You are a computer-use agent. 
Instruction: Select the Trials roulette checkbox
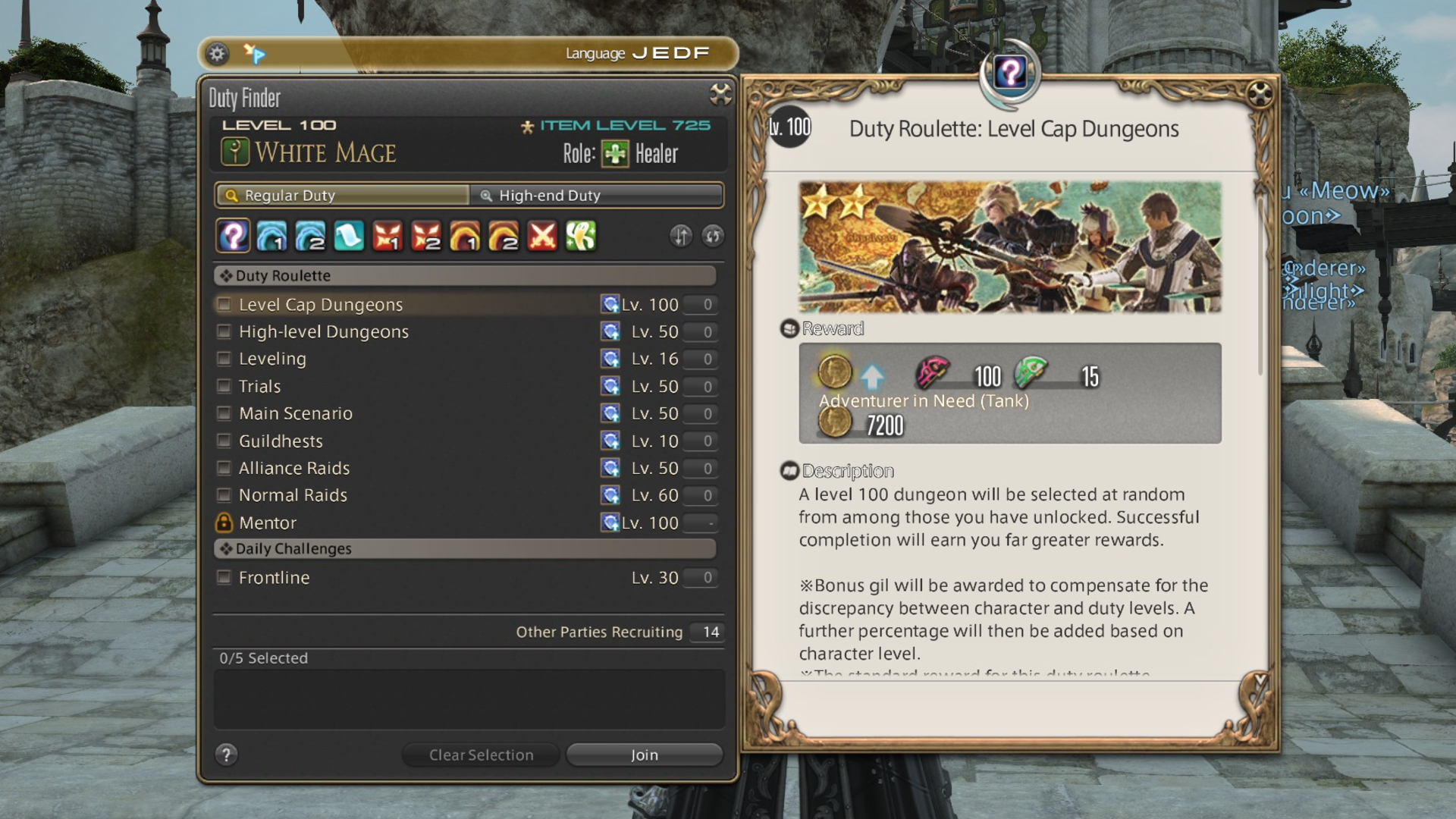pos(224,387)
